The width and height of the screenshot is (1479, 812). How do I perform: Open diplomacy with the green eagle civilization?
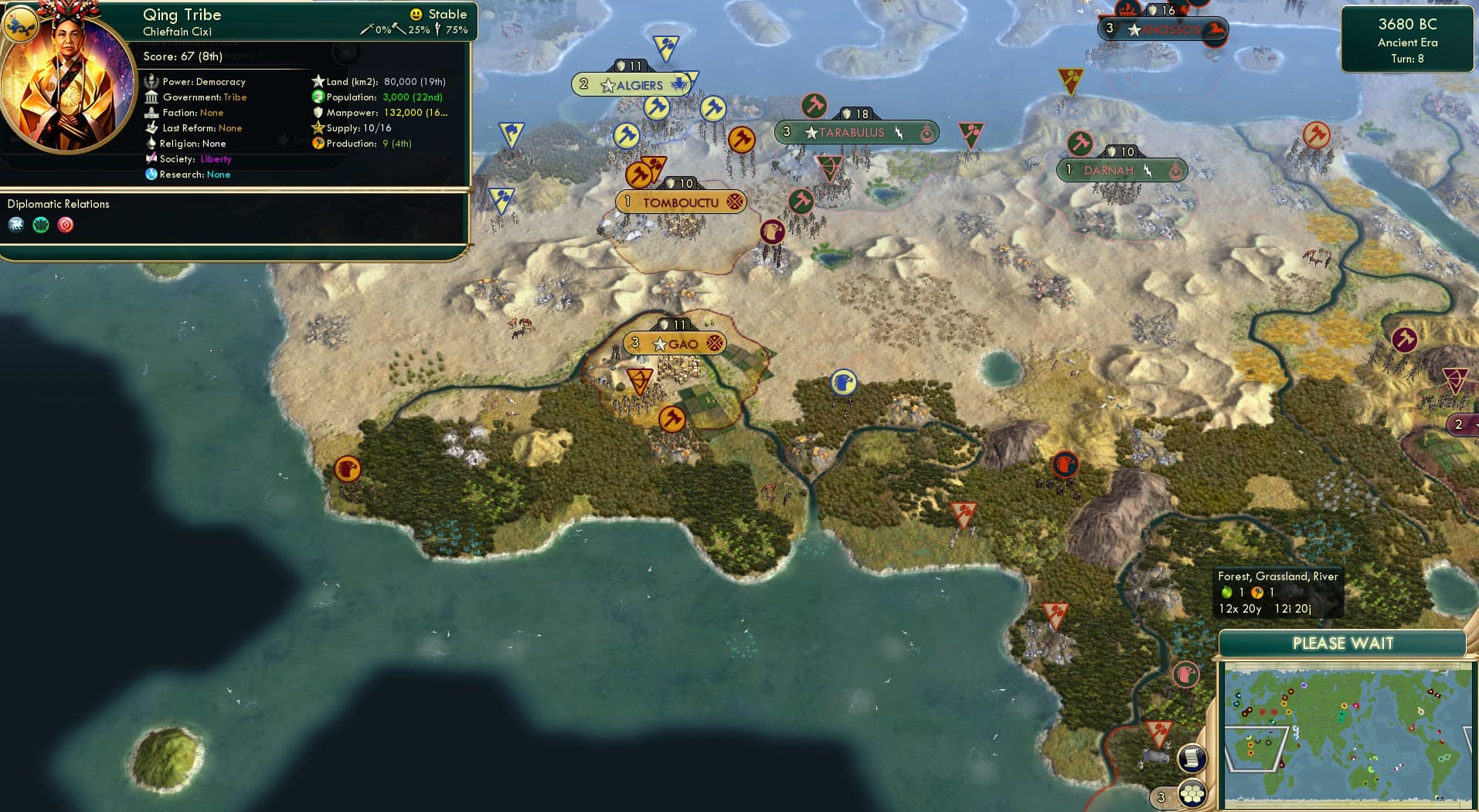[40, 226]
